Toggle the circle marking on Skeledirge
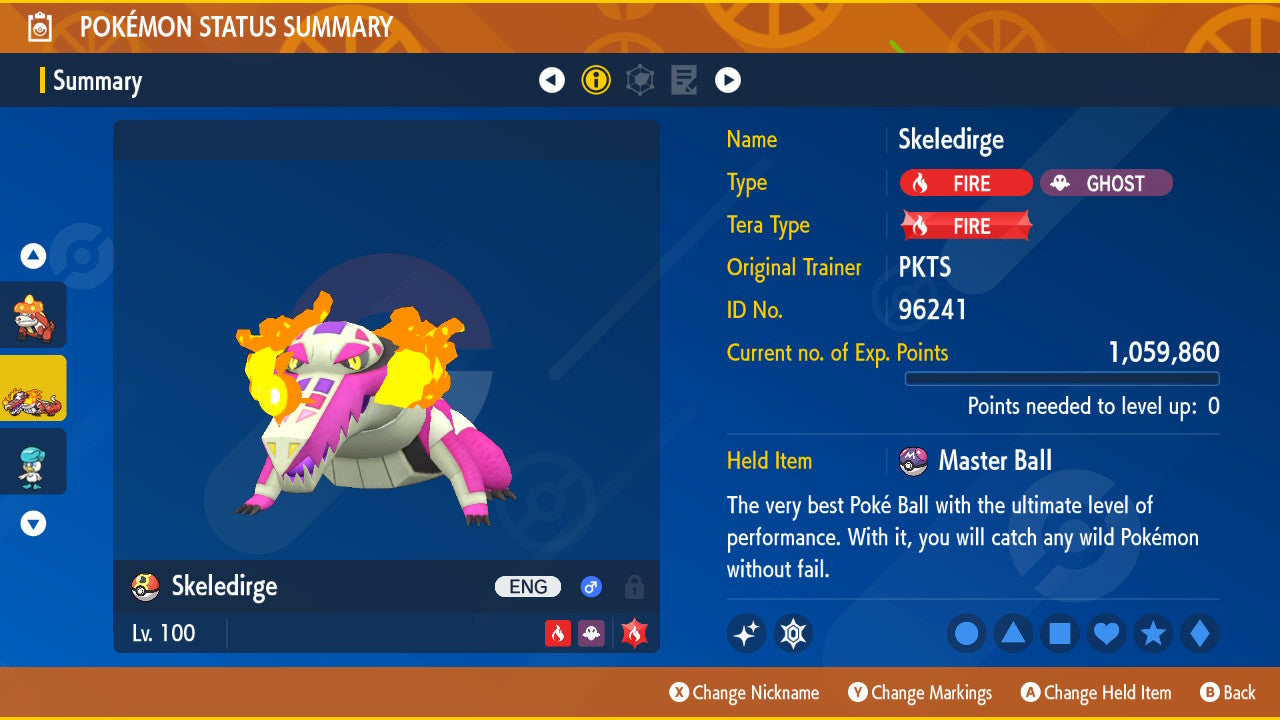 pyautogui.click(x=966, y=633)
